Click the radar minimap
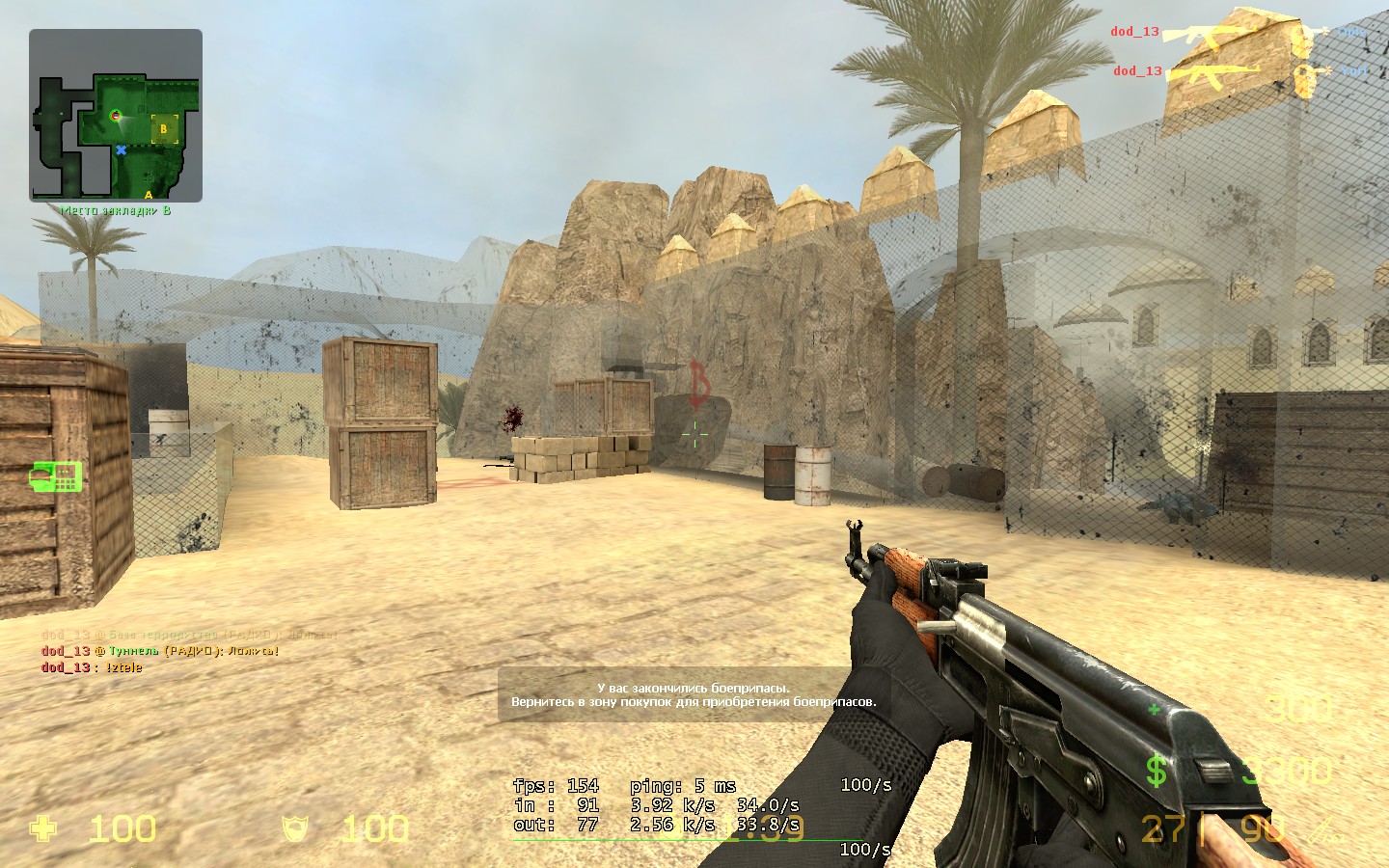 [x=116, y=116]
